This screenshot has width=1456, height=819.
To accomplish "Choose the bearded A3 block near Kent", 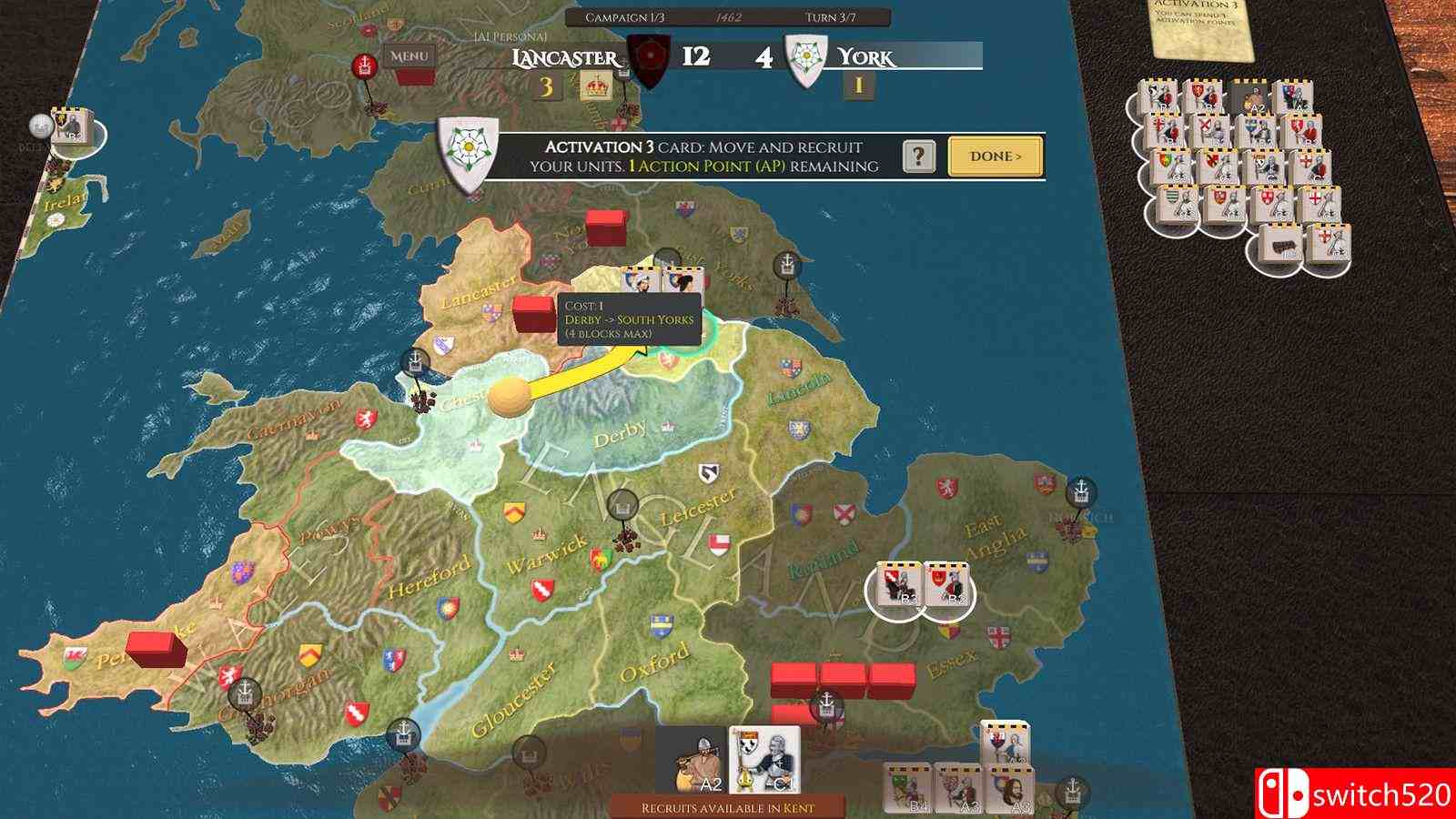I will click(x=1008, y=790).
